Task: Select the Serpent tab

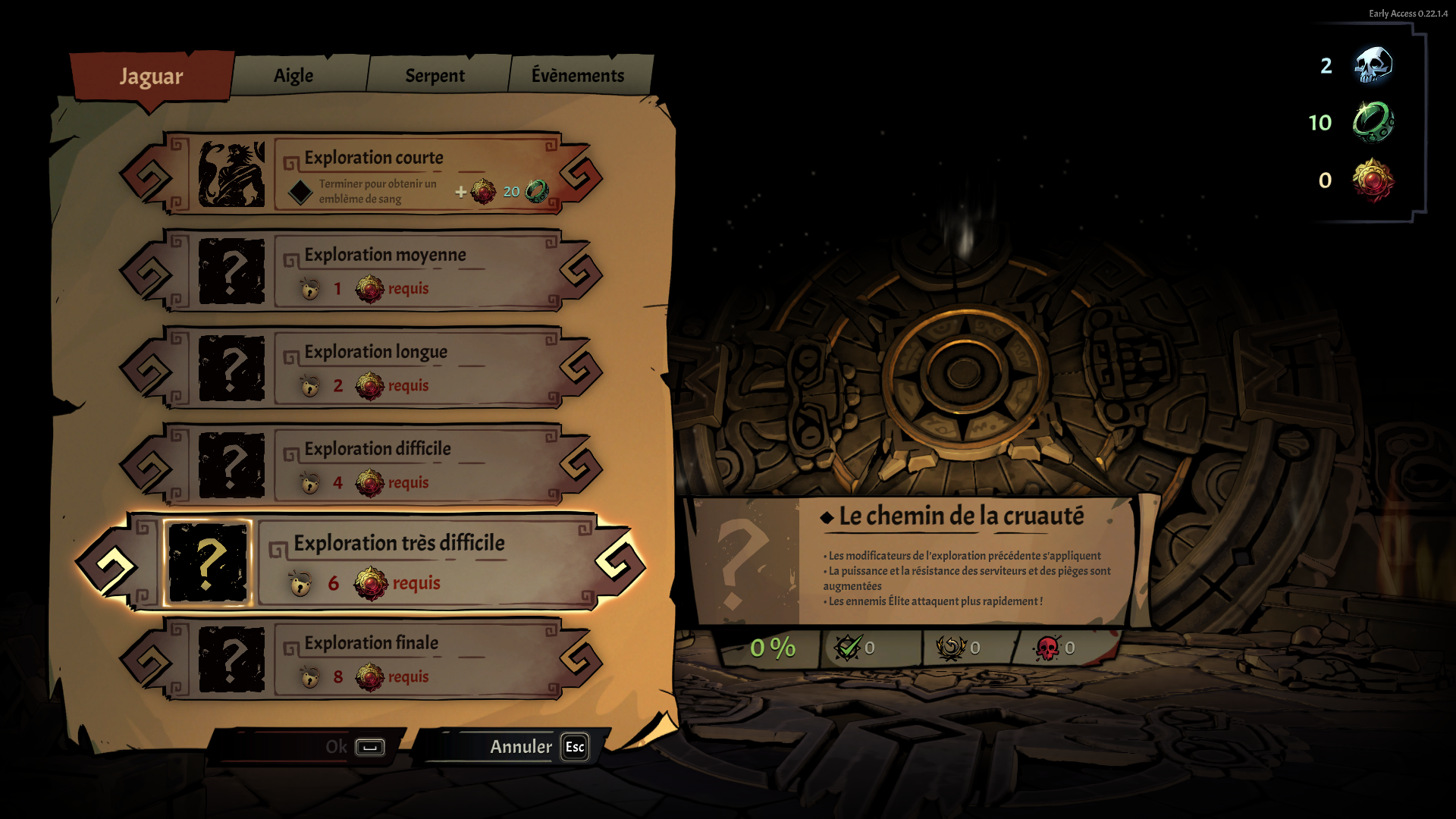Action: (435, 76)
